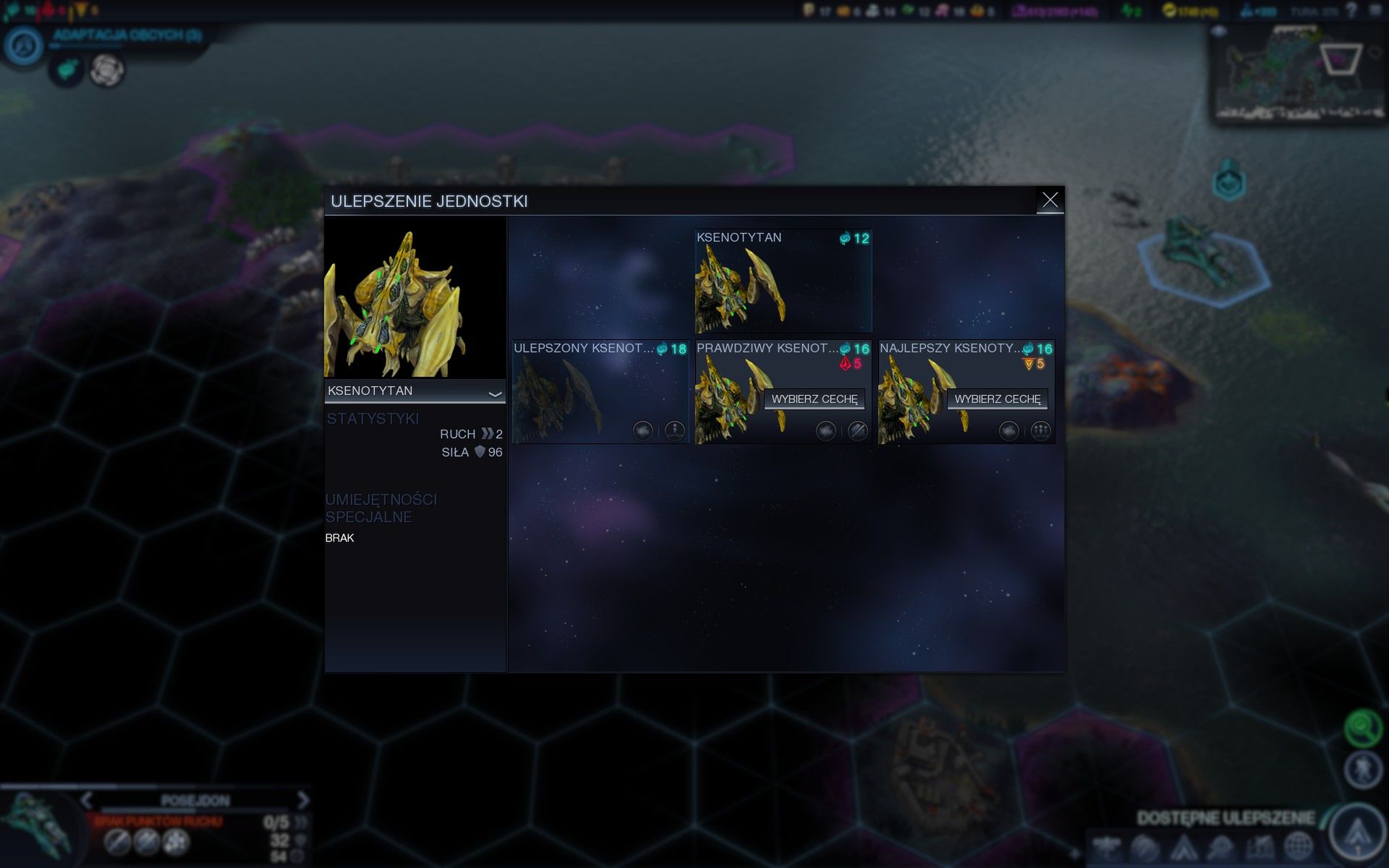1389x868 pixels.
Task: Choose a trait for Najlepszy Ksenotytan
Action: coord(997,399)
